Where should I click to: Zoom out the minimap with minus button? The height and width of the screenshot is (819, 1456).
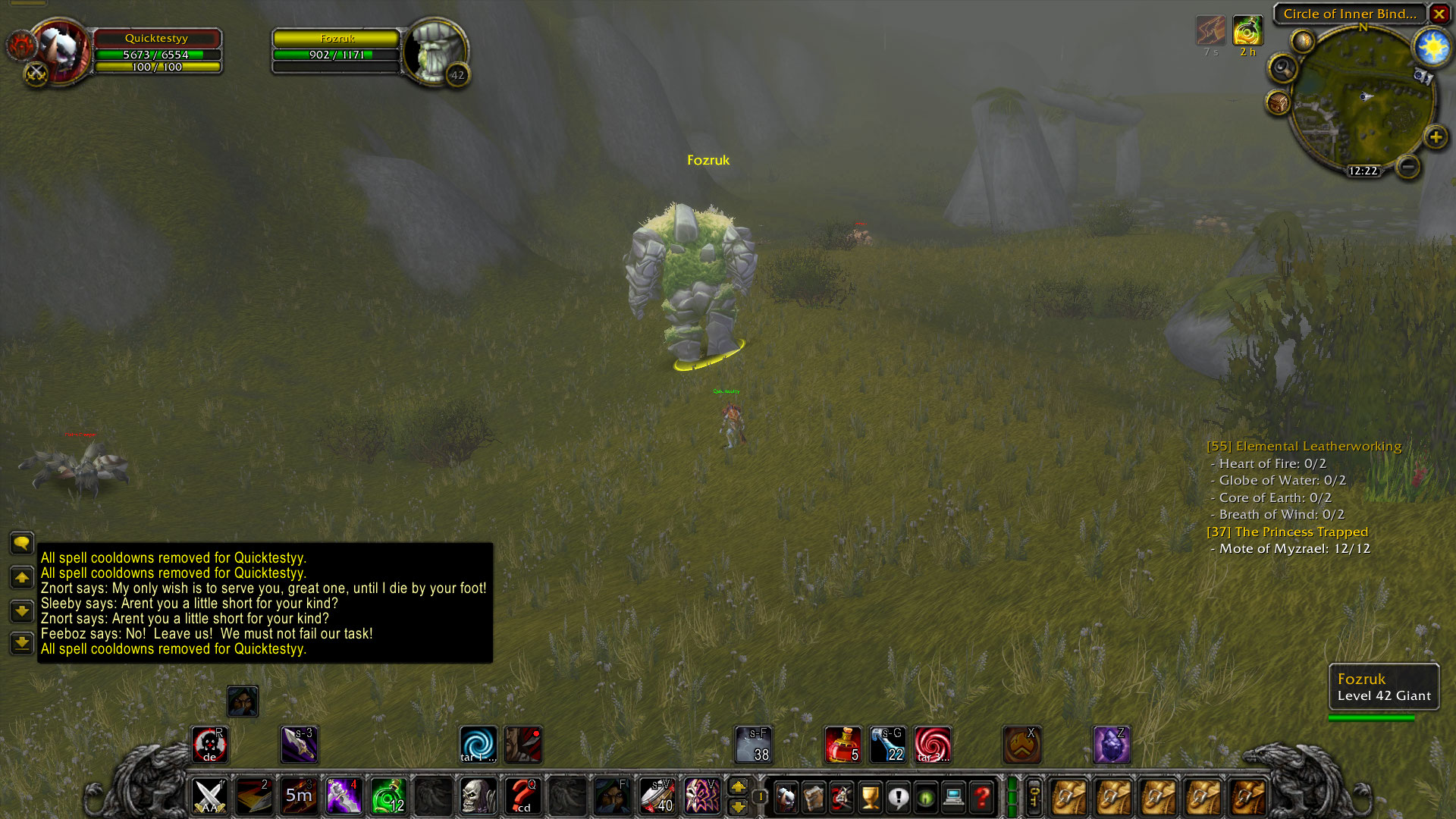pyautogui.click(x=1408, y=166)
